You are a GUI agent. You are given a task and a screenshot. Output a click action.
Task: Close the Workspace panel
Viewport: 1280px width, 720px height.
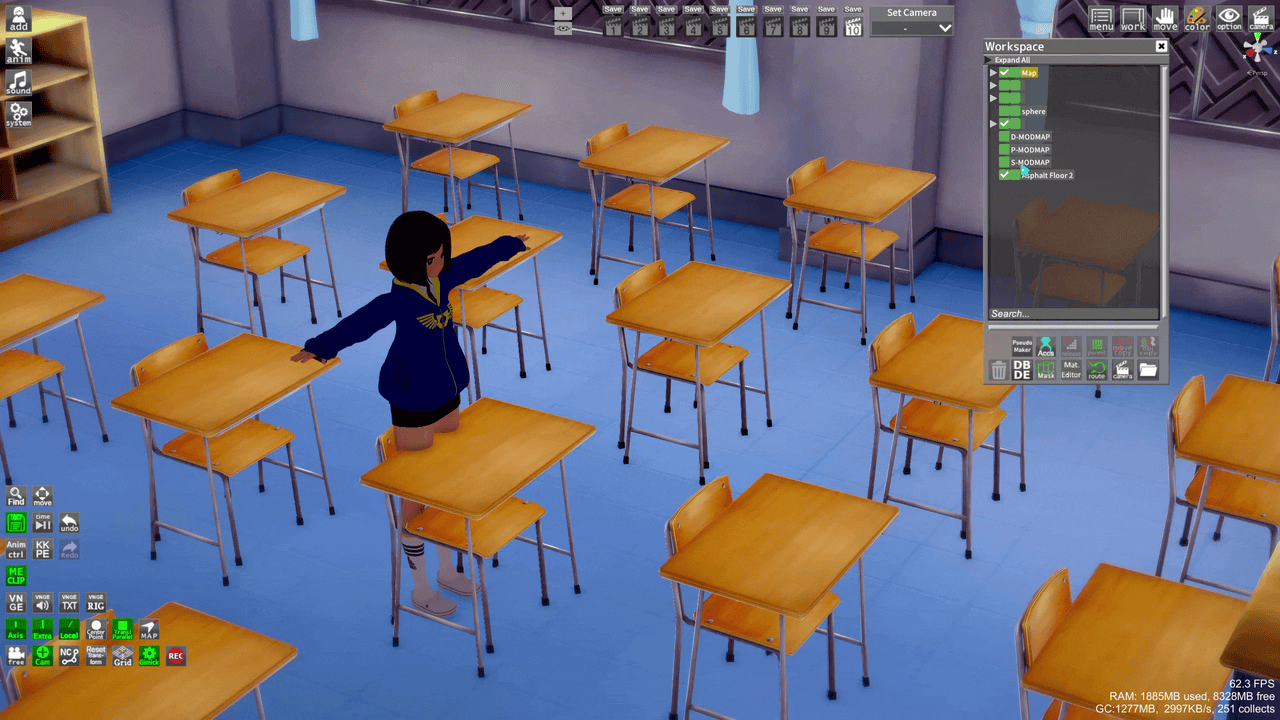1161,47
